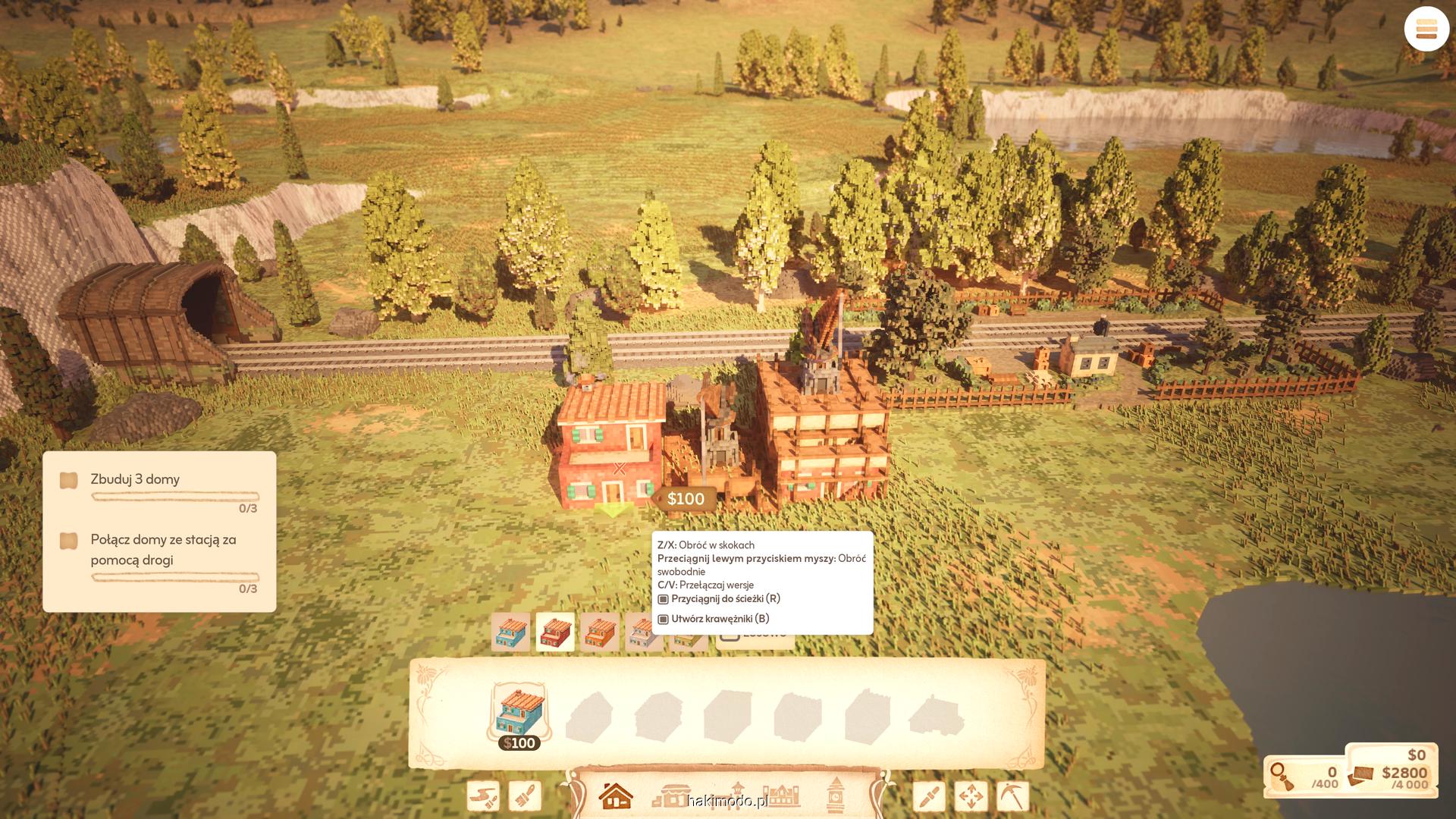
Task: Choose the orange house color variant
Action: pyautogui.click(x=600, y=632)
